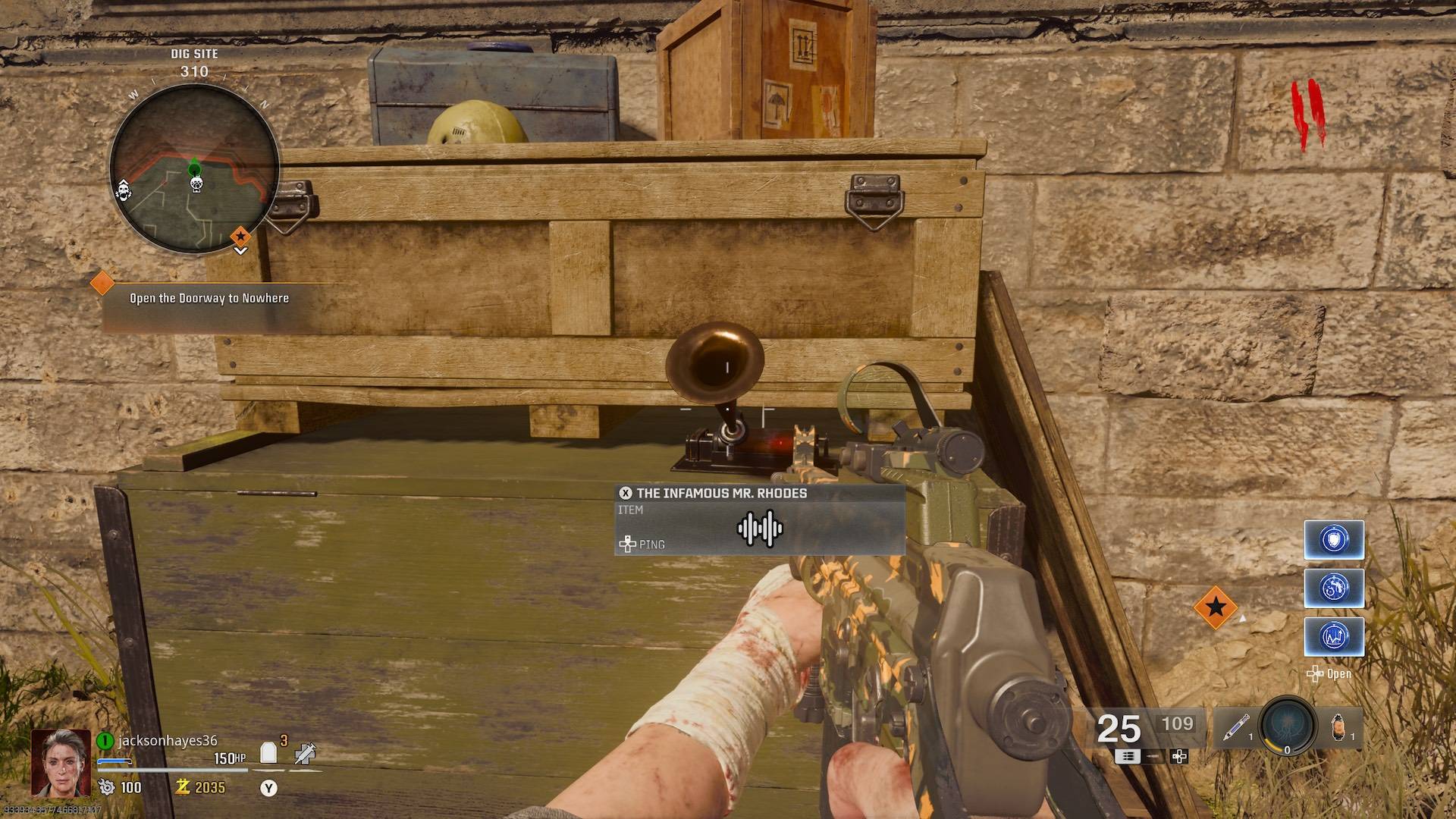
Task: Click the skull icon inside the minimap
Action: coord(196,183)
